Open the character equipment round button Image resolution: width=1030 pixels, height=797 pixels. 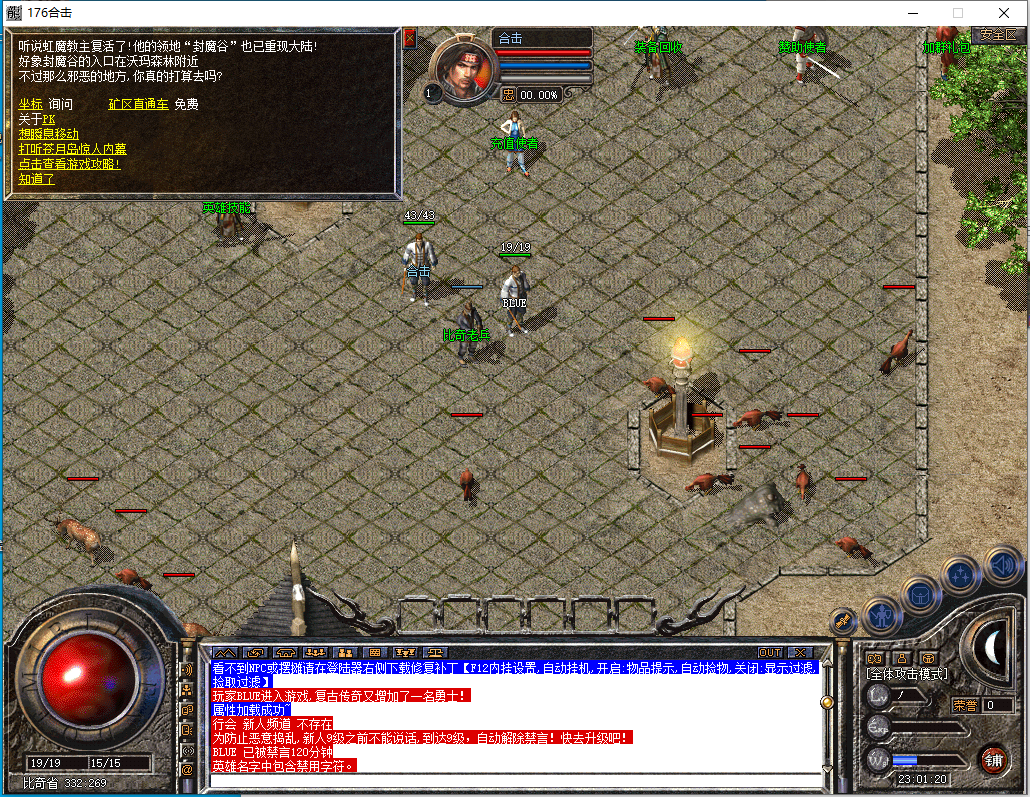click(x=882, y=614)
